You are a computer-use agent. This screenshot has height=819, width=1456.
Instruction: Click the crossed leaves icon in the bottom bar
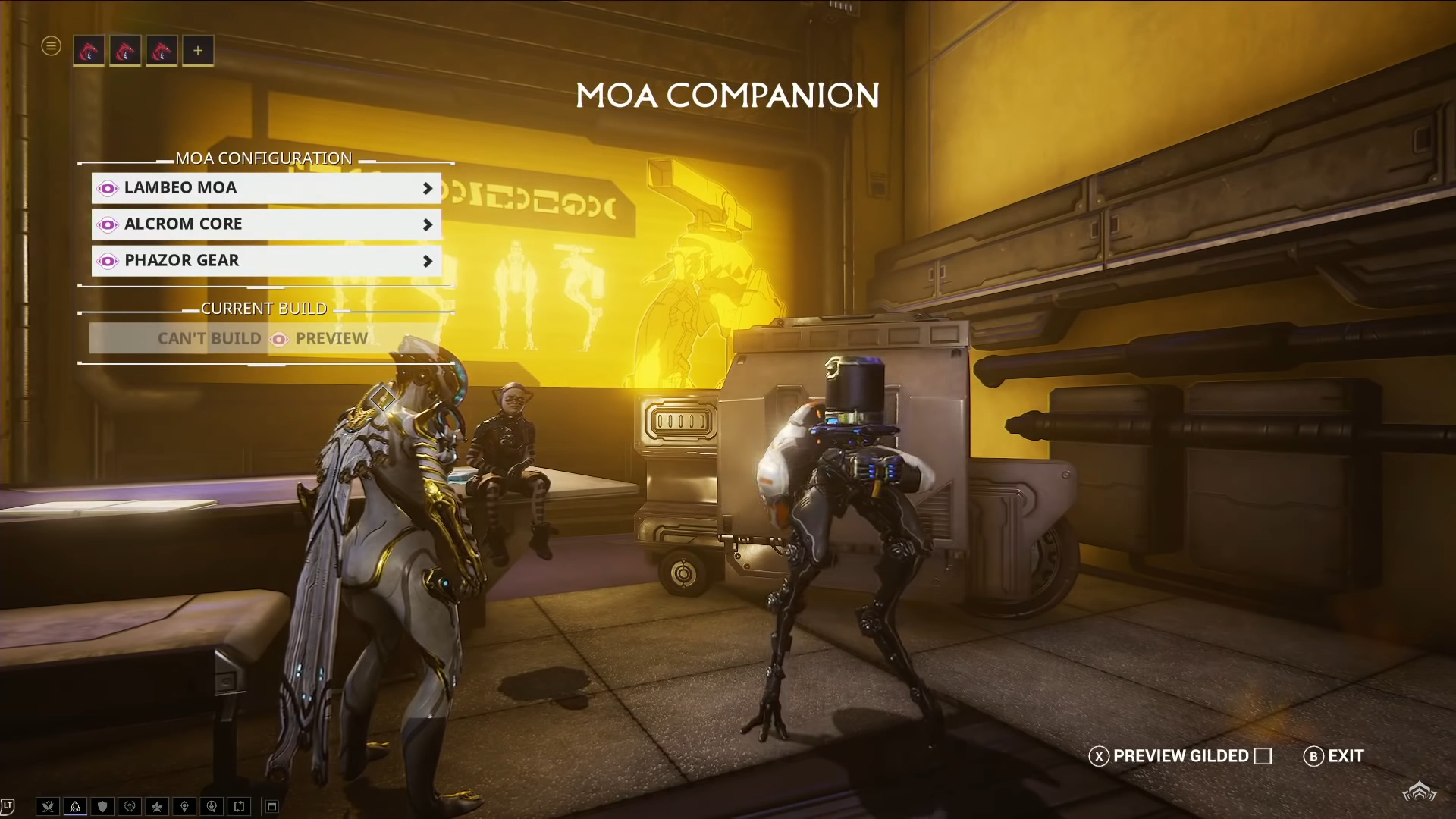click(48, 806)
